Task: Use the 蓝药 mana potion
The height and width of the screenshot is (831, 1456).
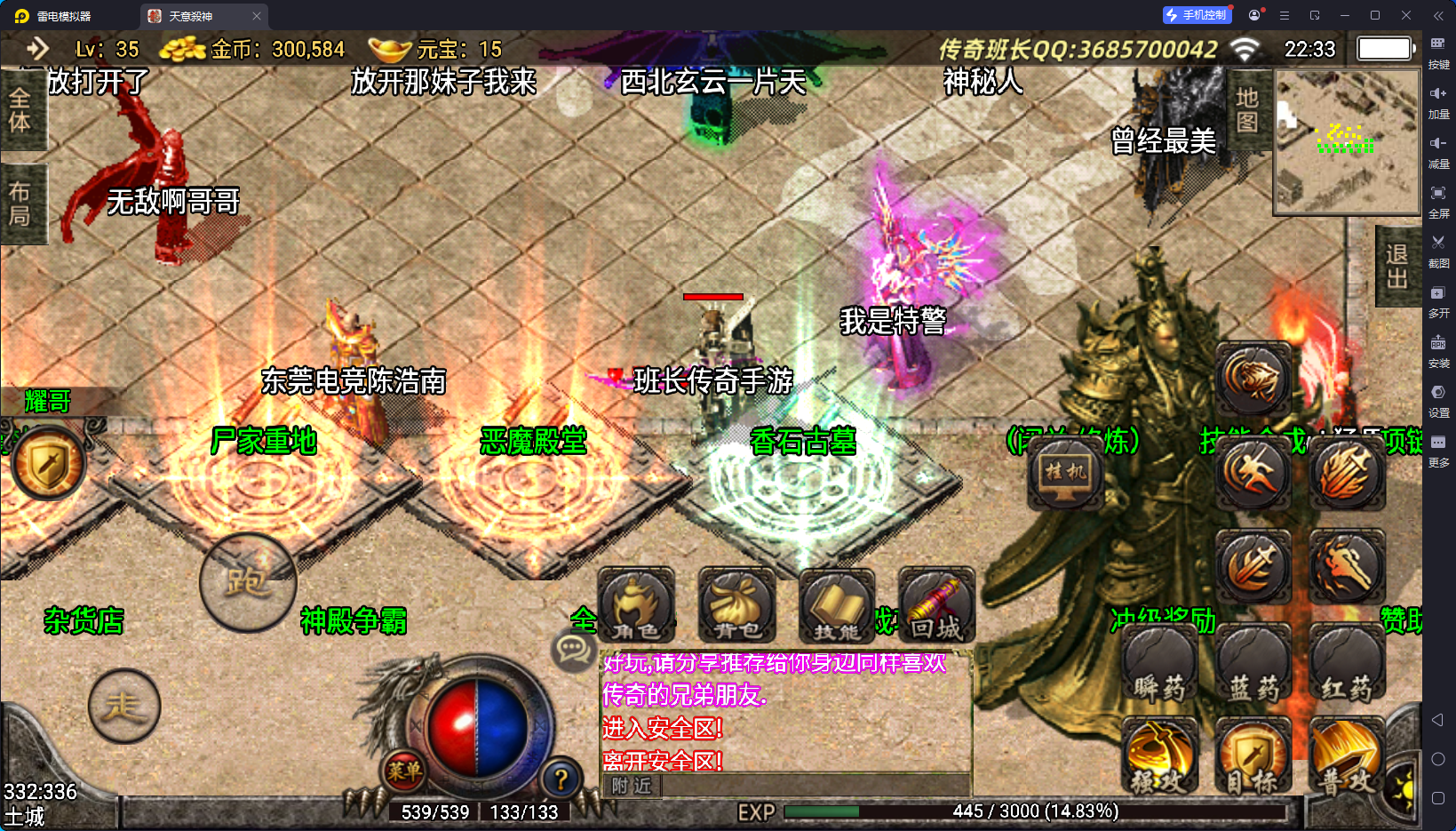Action: coord(1253,664)
